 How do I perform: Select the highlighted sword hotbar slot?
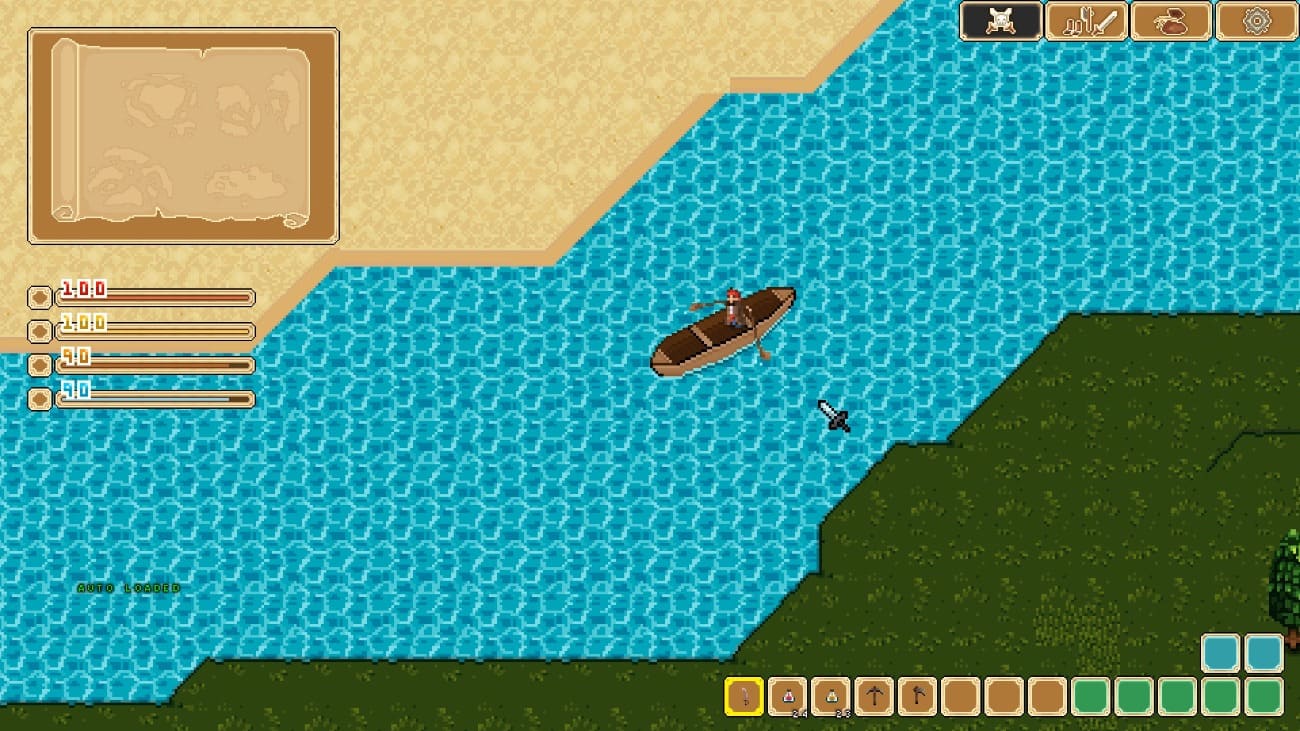coord(744,696)
